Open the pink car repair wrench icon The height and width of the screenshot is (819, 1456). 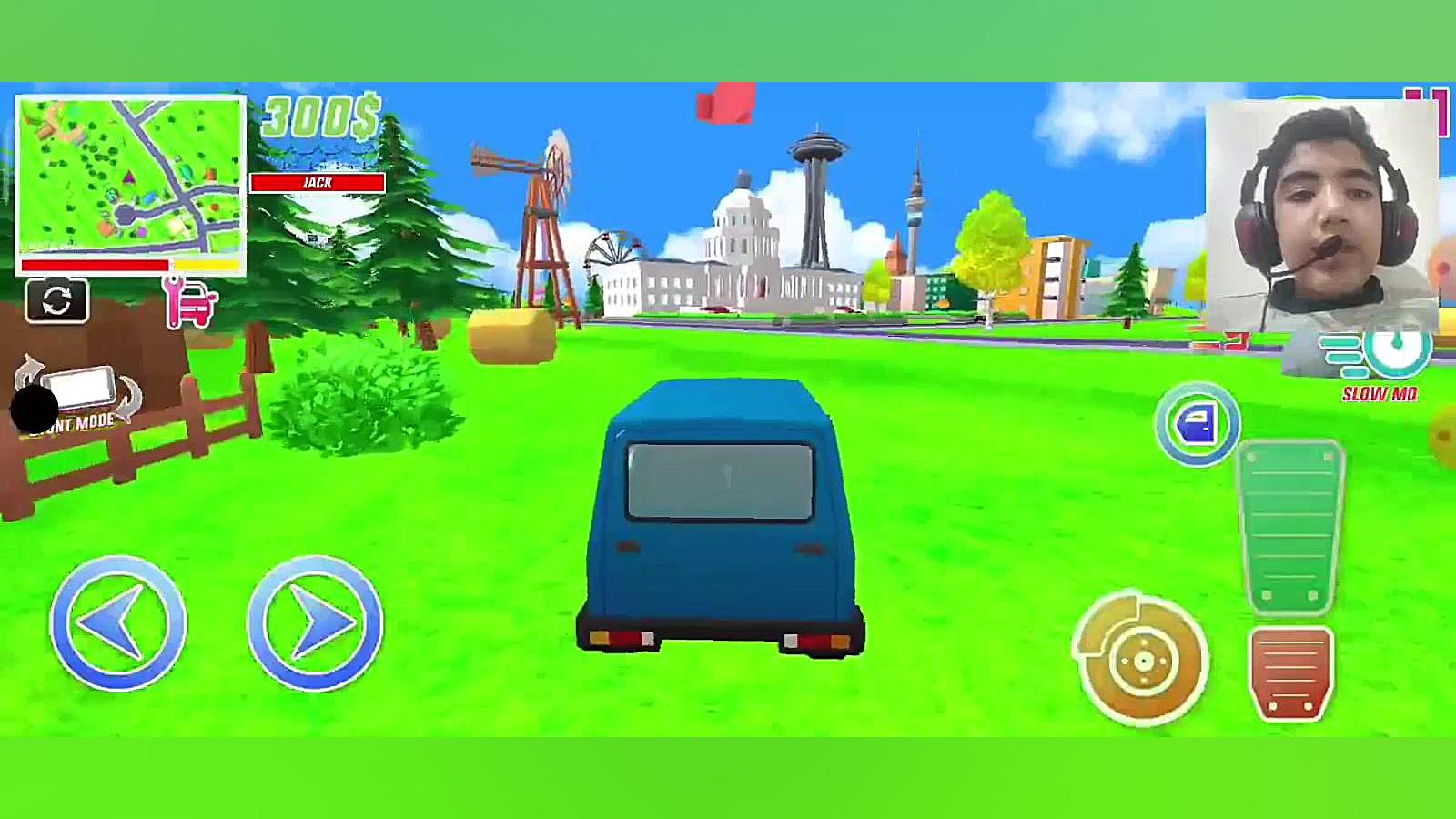(190, 302)
